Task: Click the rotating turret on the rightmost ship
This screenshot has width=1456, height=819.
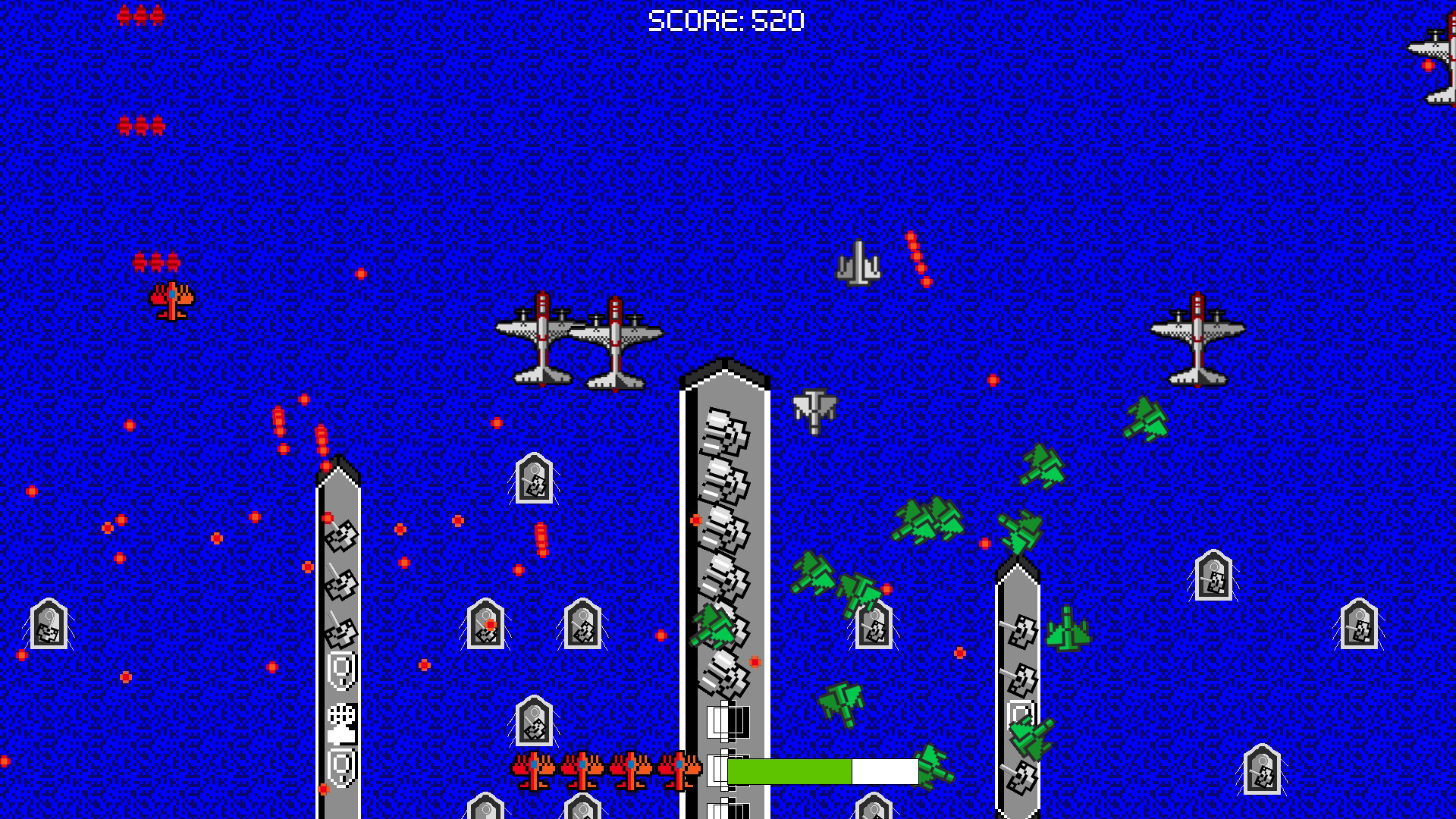Action: [1024, 629]
